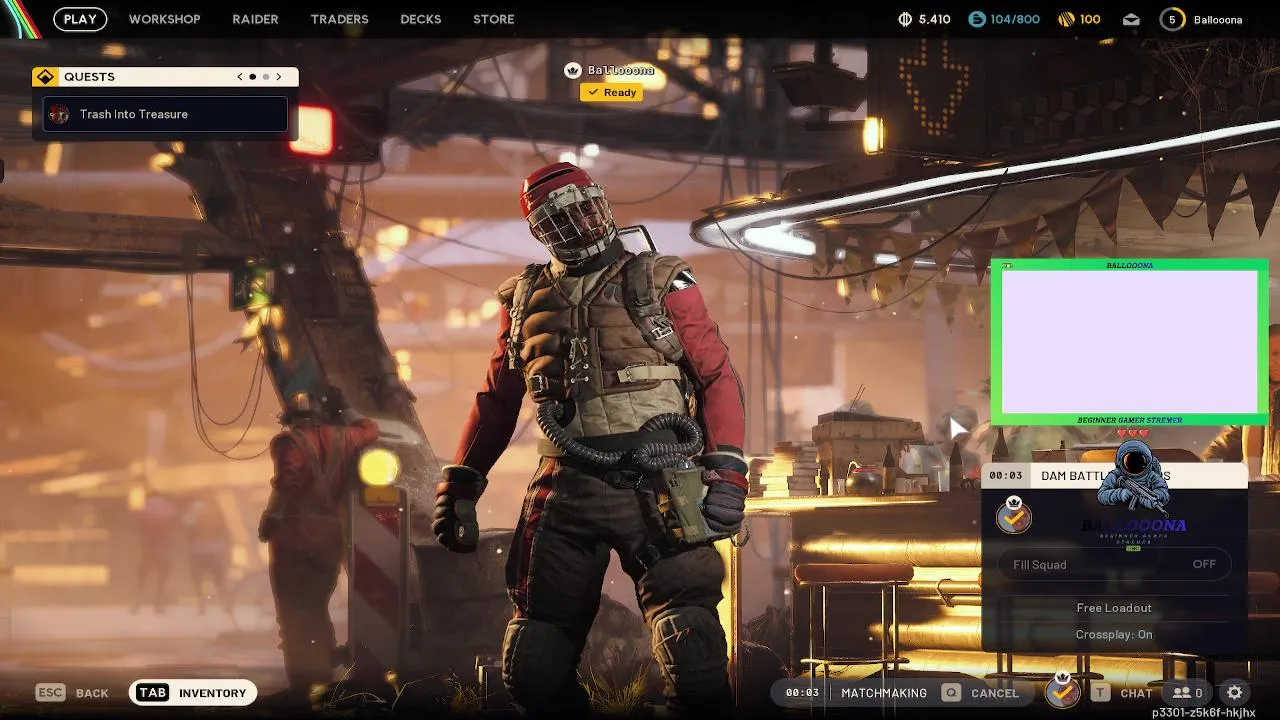Open the settings gear icon
This screenshot has width=1280, height=720.
point(1235,692)
